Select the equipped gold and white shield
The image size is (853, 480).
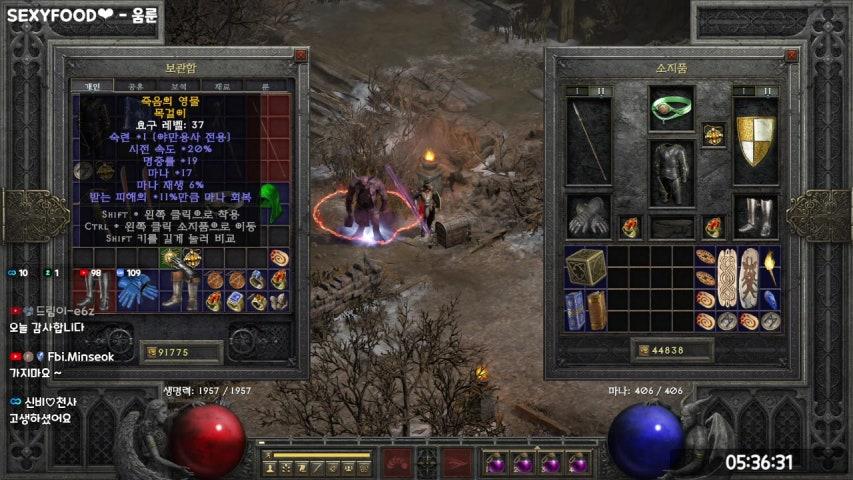tap(756, 140)
